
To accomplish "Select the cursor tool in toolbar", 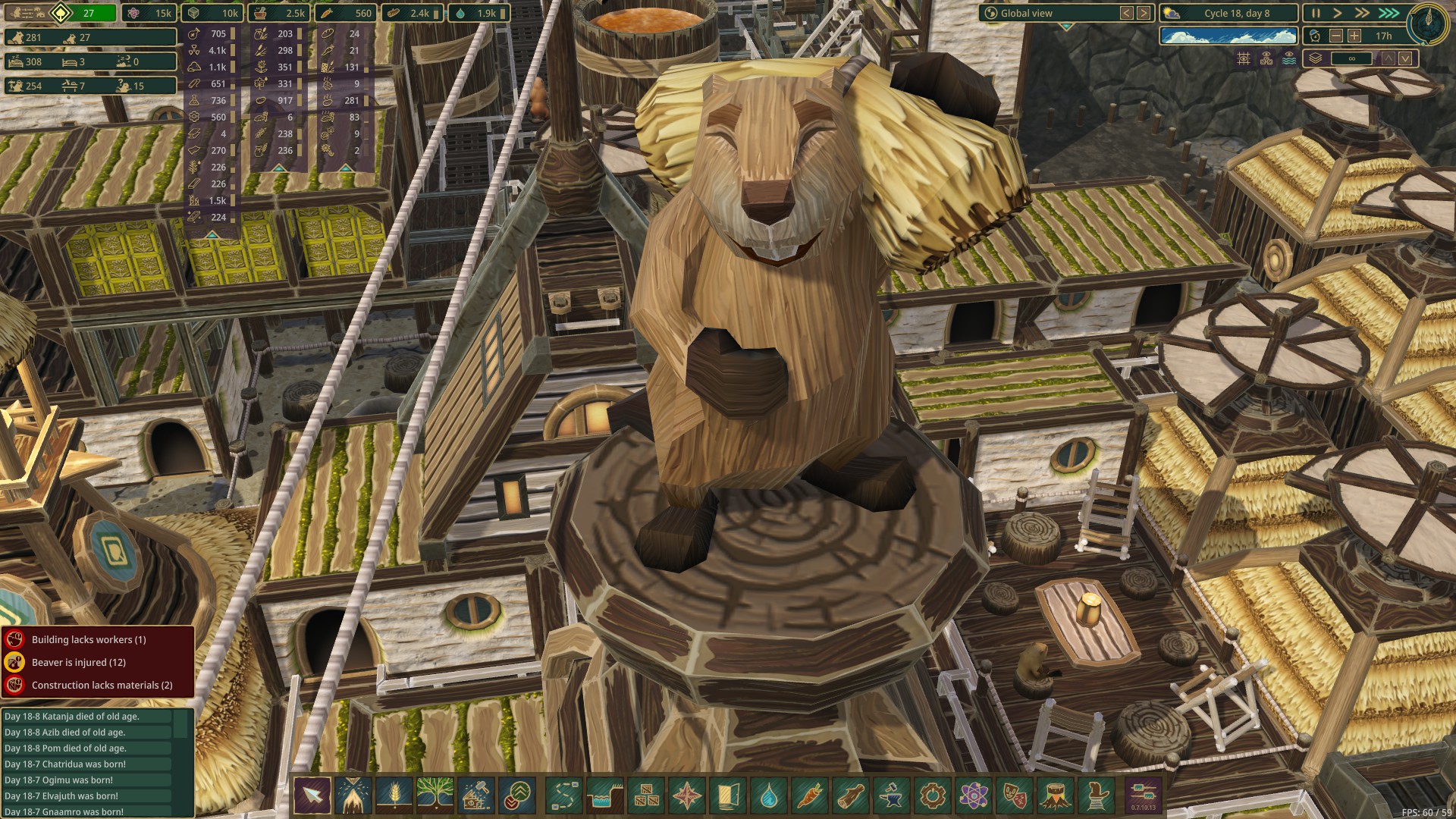I will coord(312,795).
